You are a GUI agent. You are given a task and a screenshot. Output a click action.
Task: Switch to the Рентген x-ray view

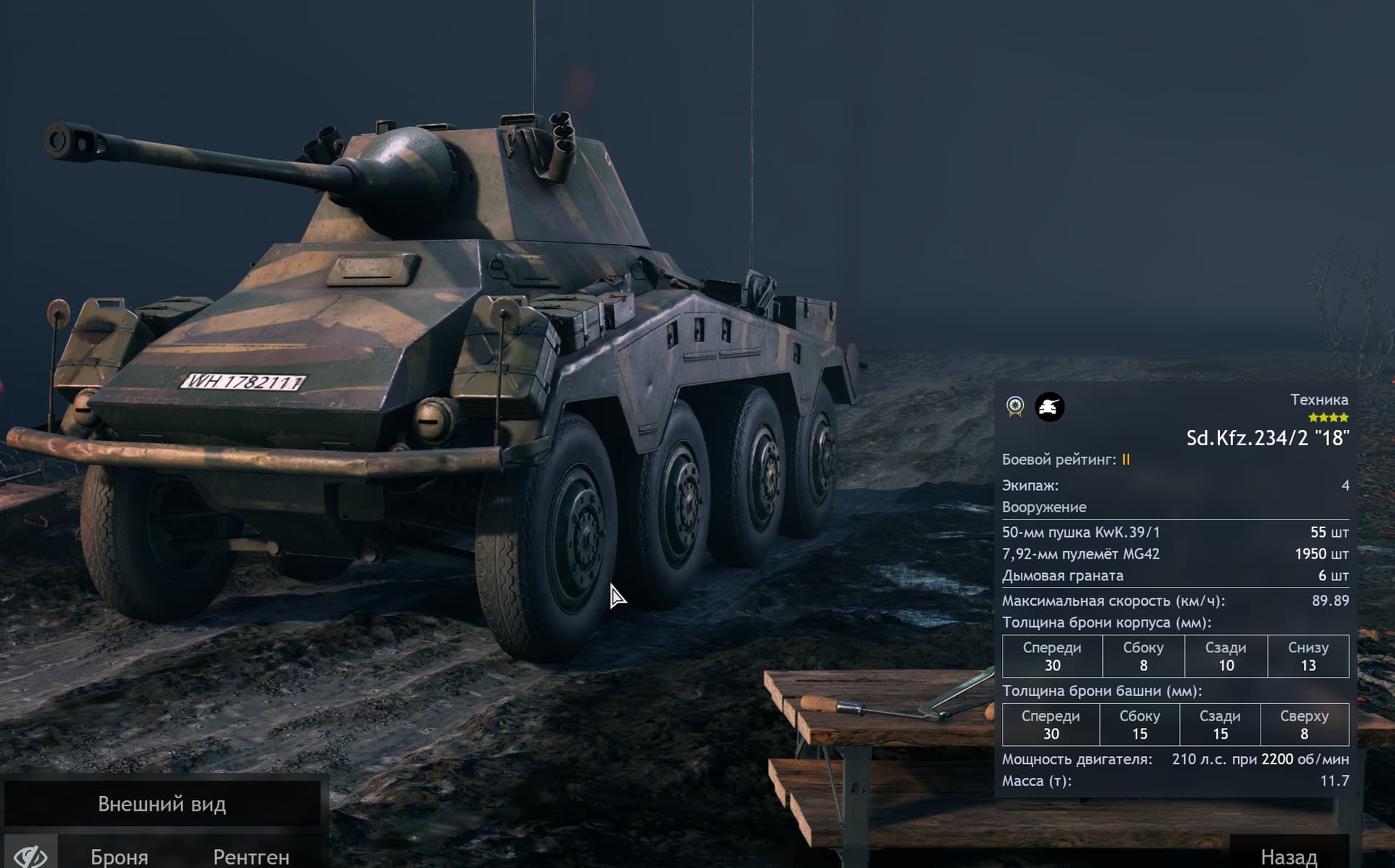(251, 856)
